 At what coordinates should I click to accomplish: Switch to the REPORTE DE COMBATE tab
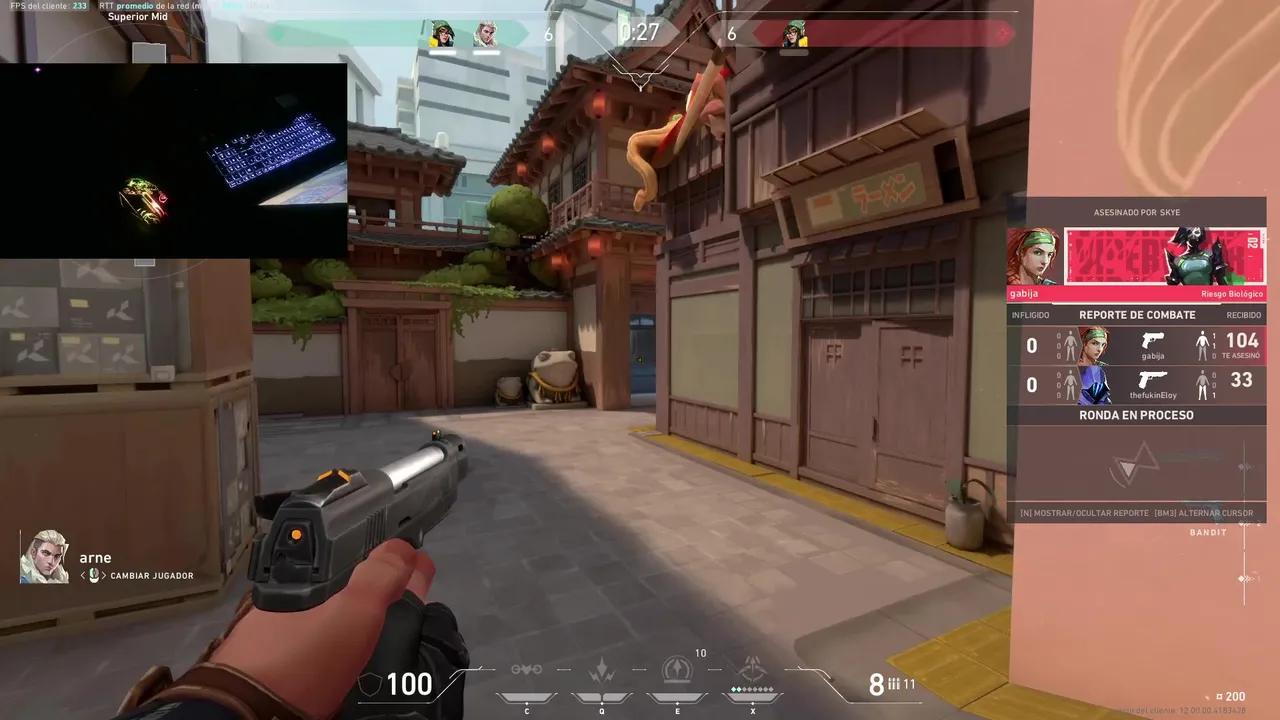[1137, 314]
